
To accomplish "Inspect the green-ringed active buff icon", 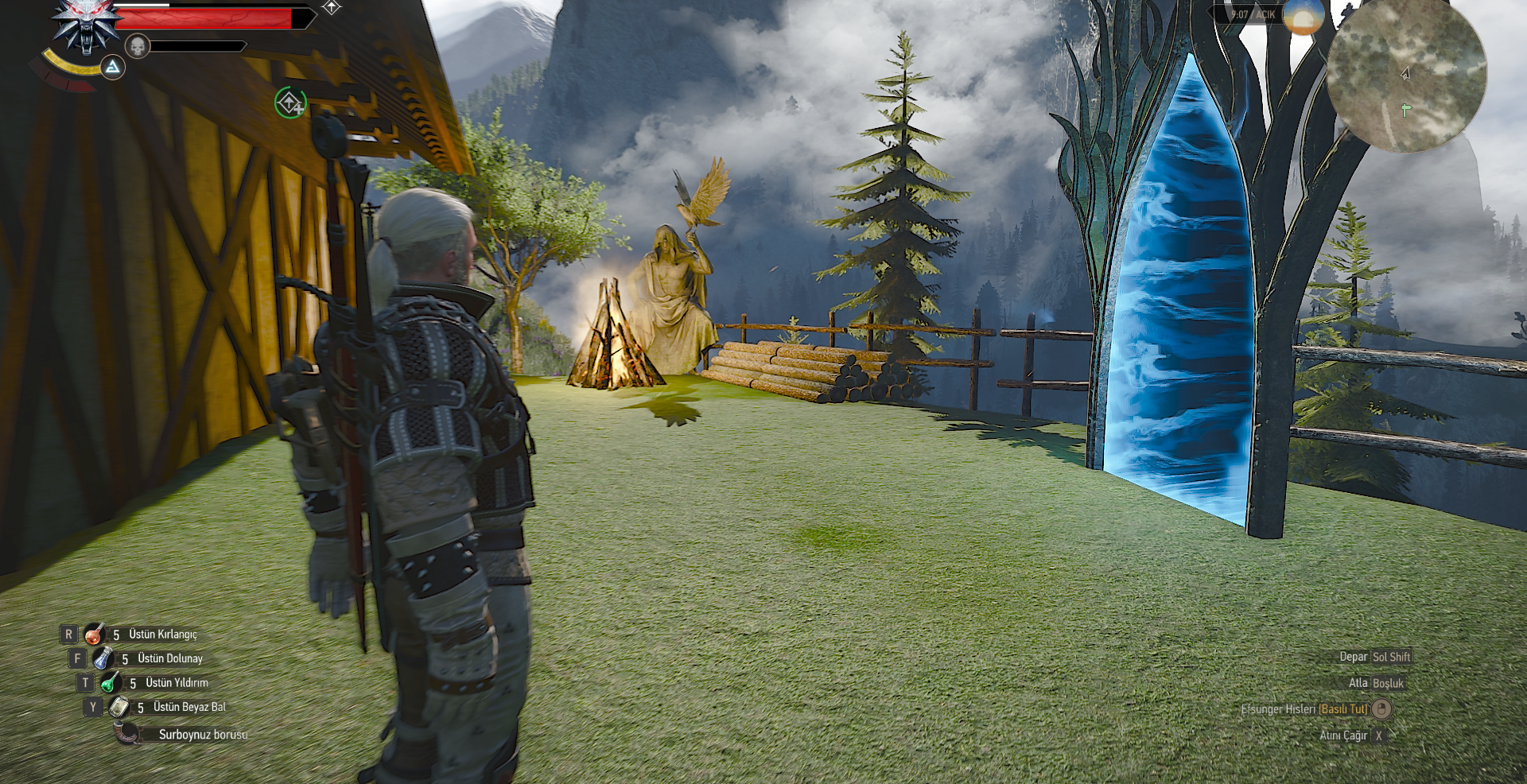I will [290, 103].
